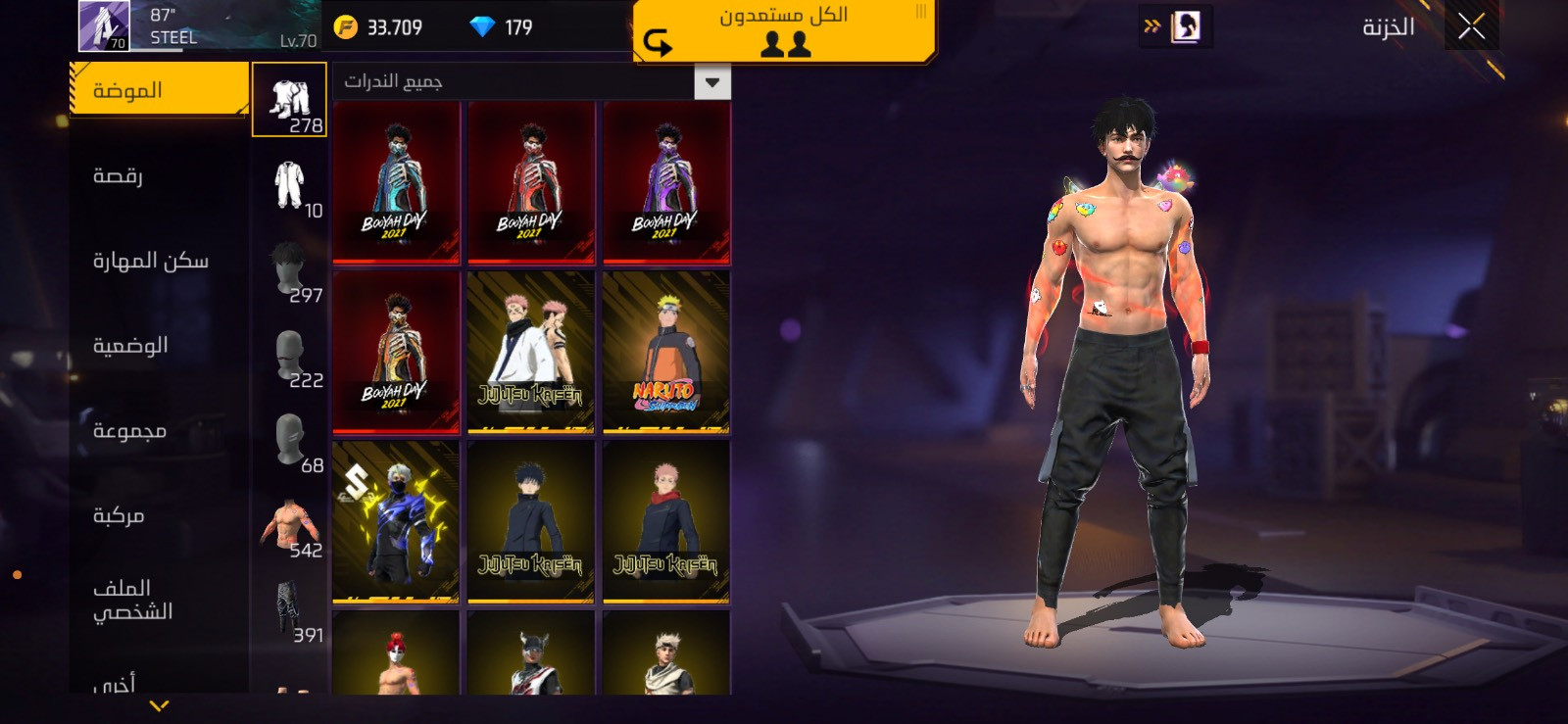Pick the Naruto Shippuden outfit tile
This screenshot has height=724, width=1568.
(666, 353)
